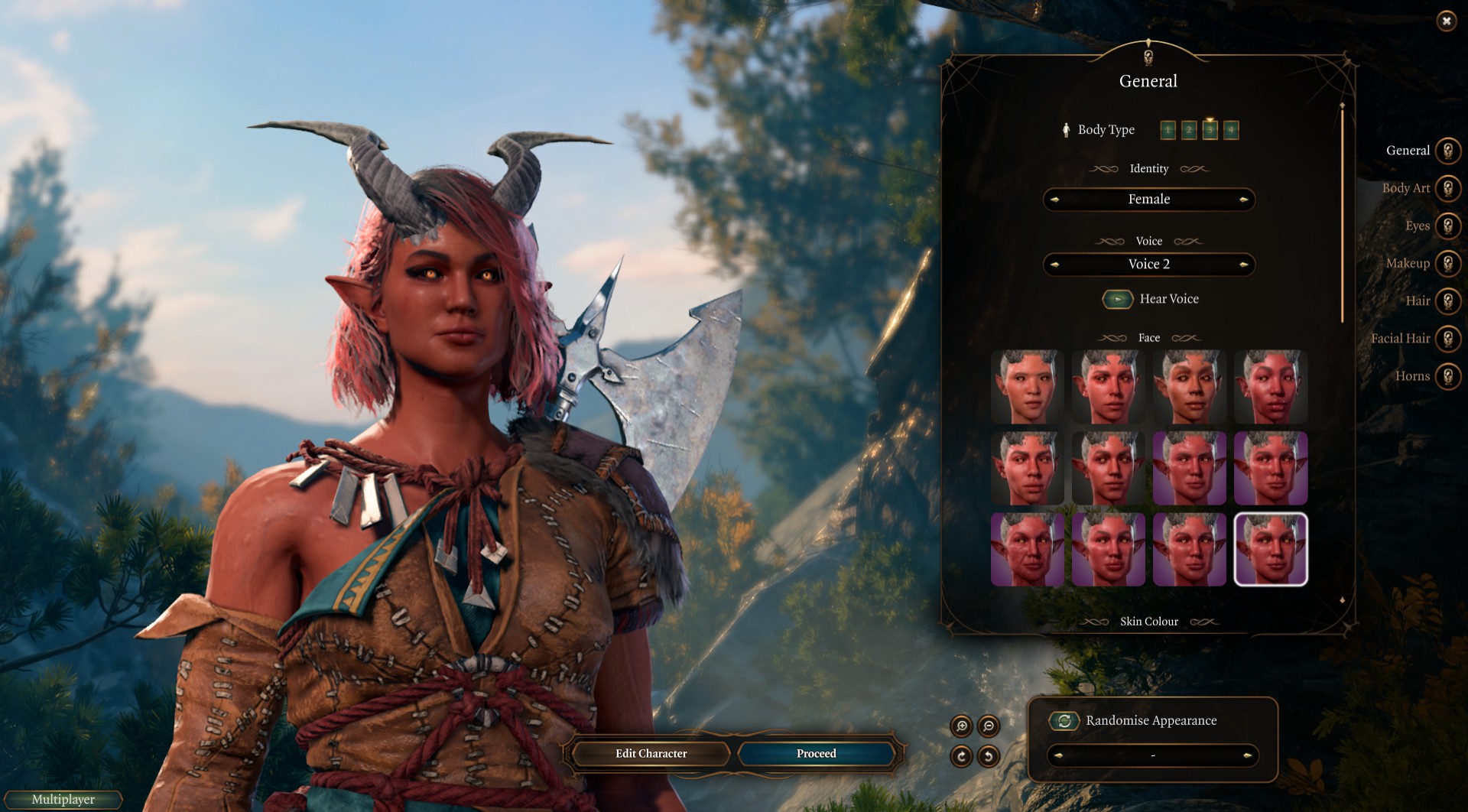Play the Hear Voice sample
The height and width of the screenshot is (812, 1468).
point(1117,299)
